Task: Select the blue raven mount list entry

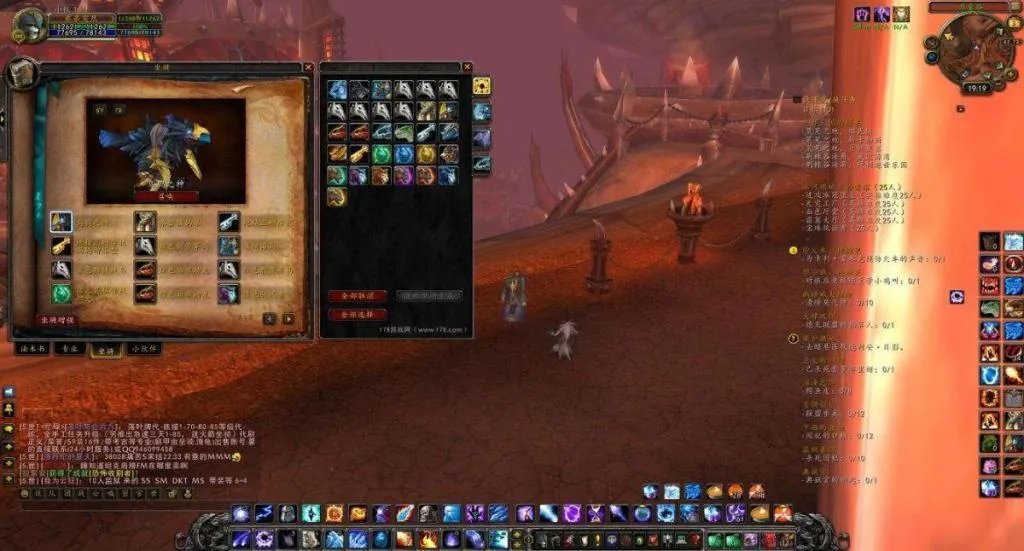Action: 62,222
